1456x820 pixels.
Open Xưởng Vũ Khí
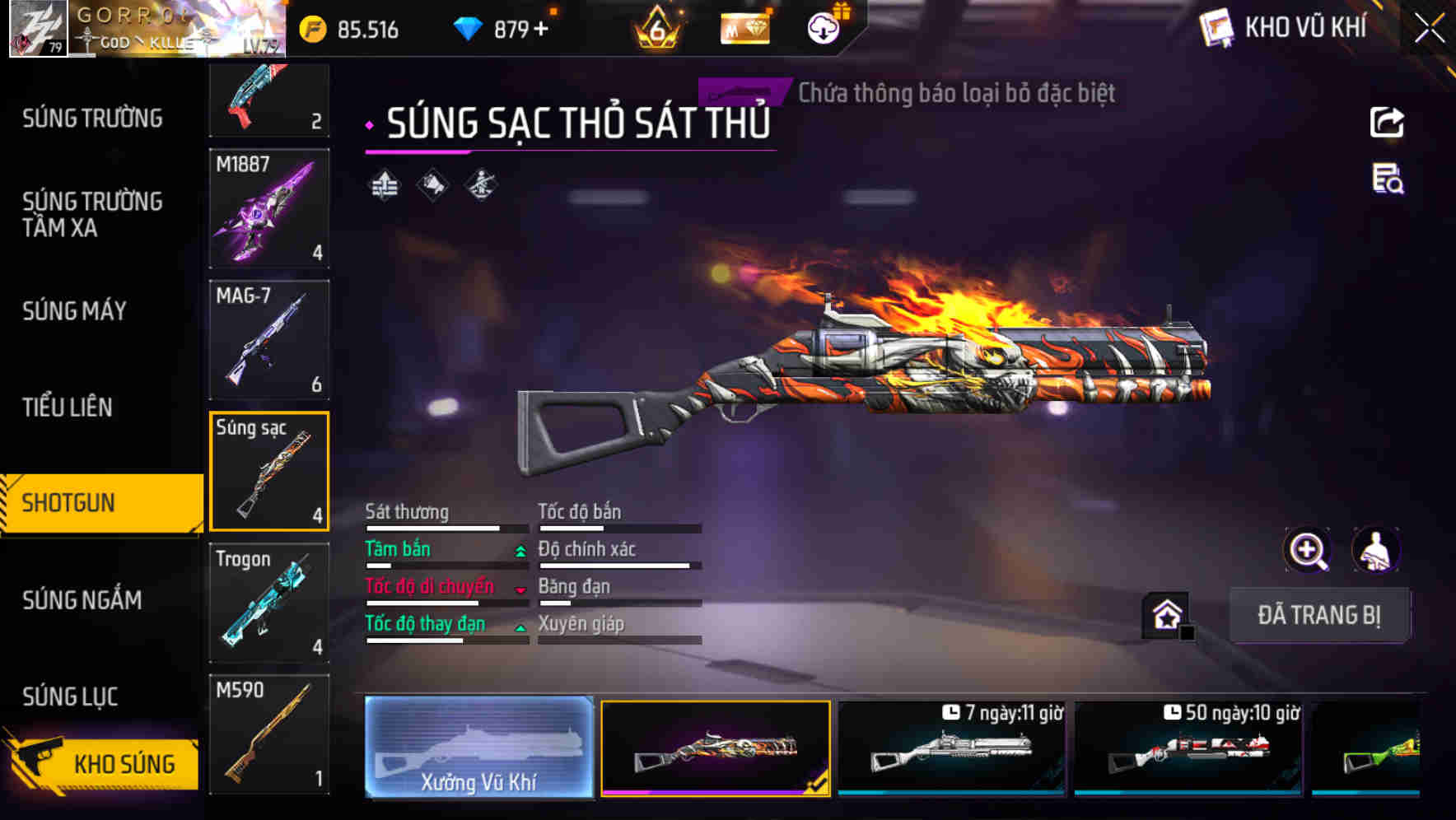coord(478,749)
